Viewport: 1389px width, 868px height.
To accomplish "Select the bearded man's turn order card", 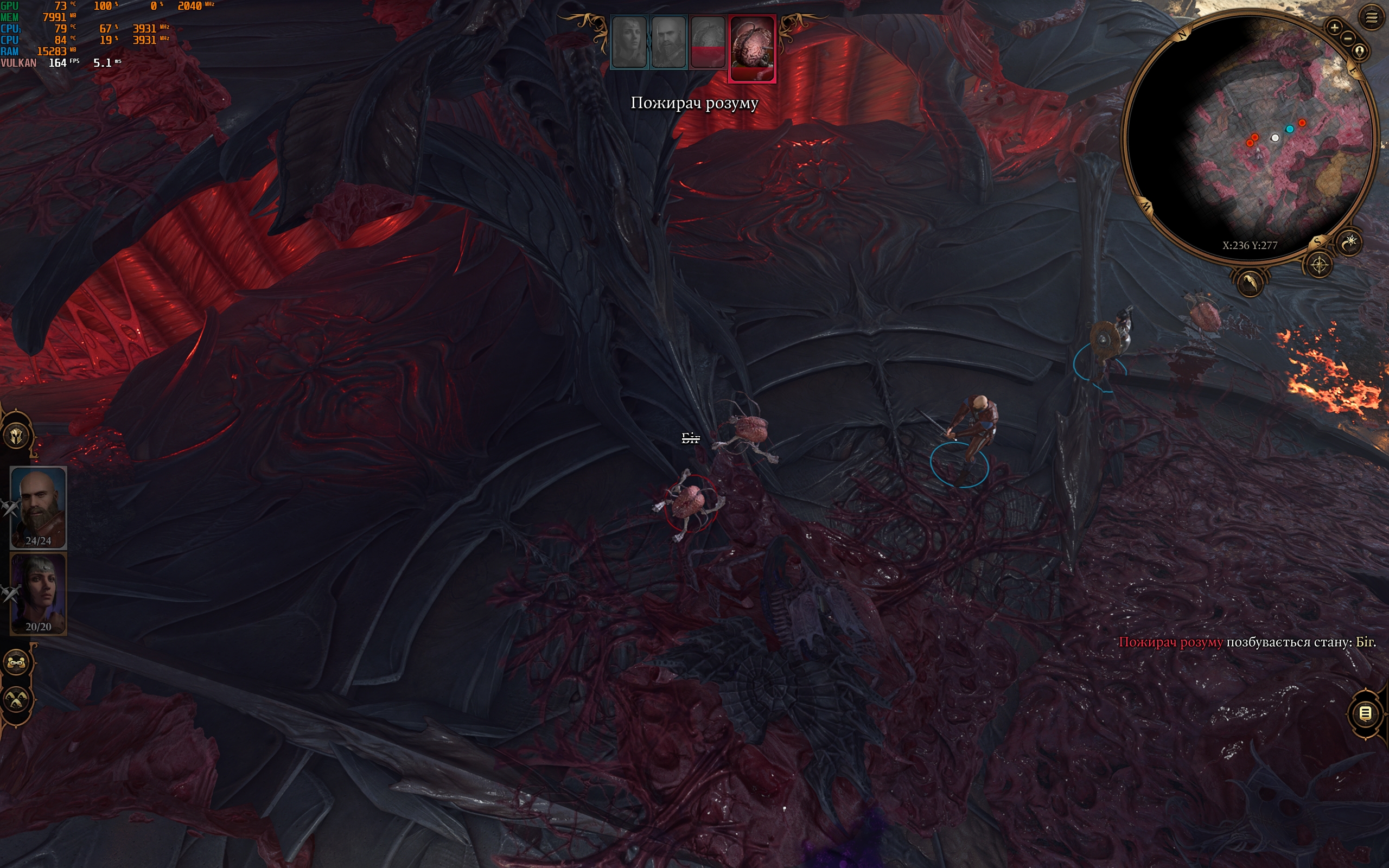I will coord(668,42).
